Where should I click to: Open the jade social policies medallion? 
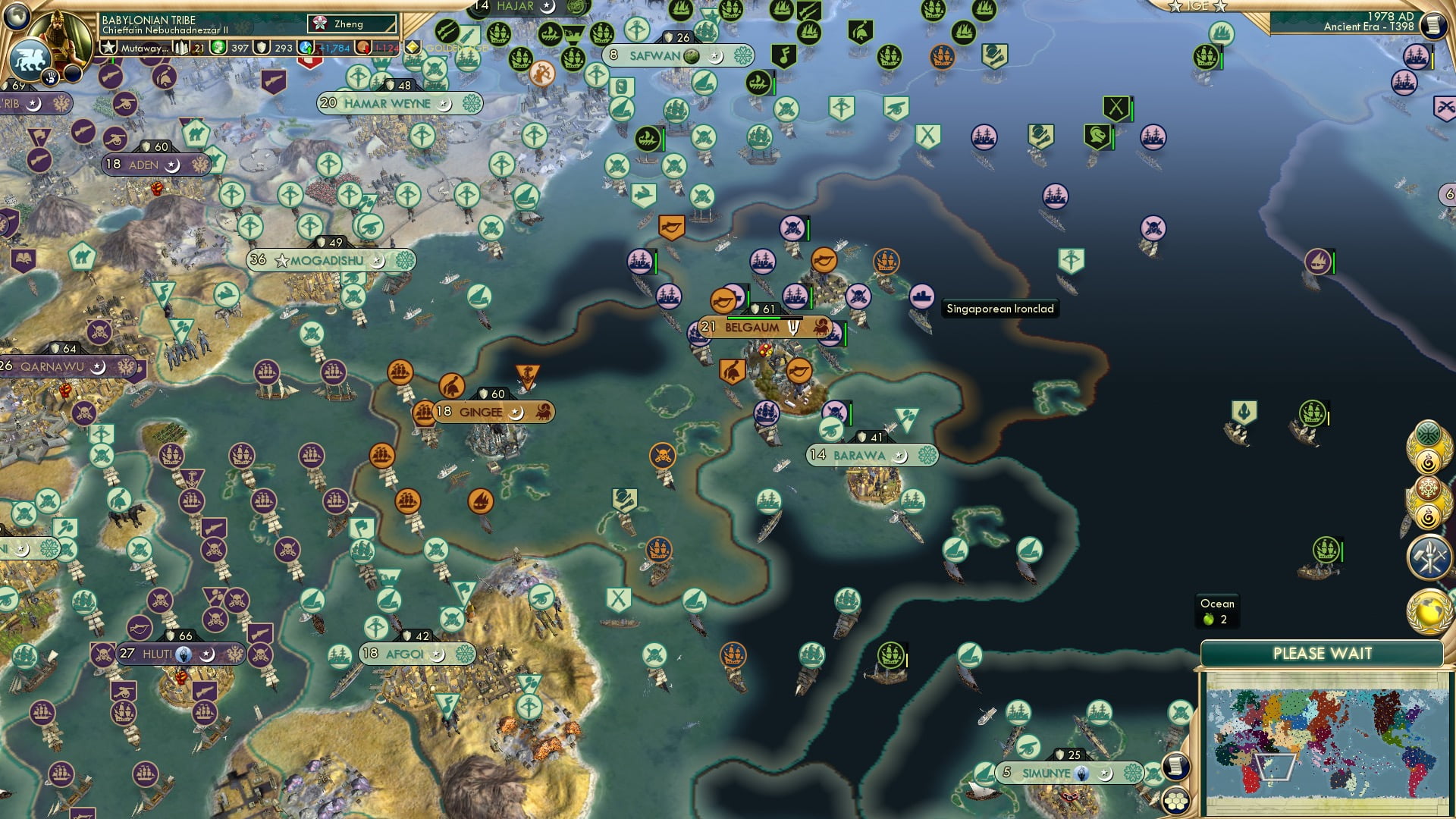(x=1428, y=434)
